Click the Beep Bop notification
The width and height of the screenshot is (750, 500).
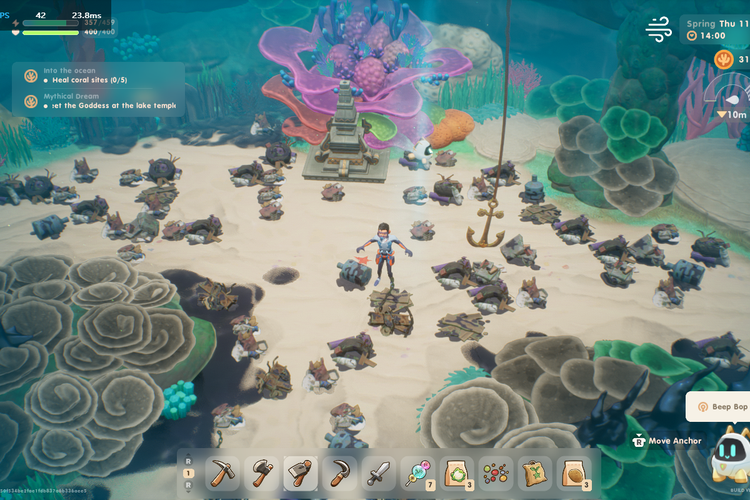pos(718,407)
